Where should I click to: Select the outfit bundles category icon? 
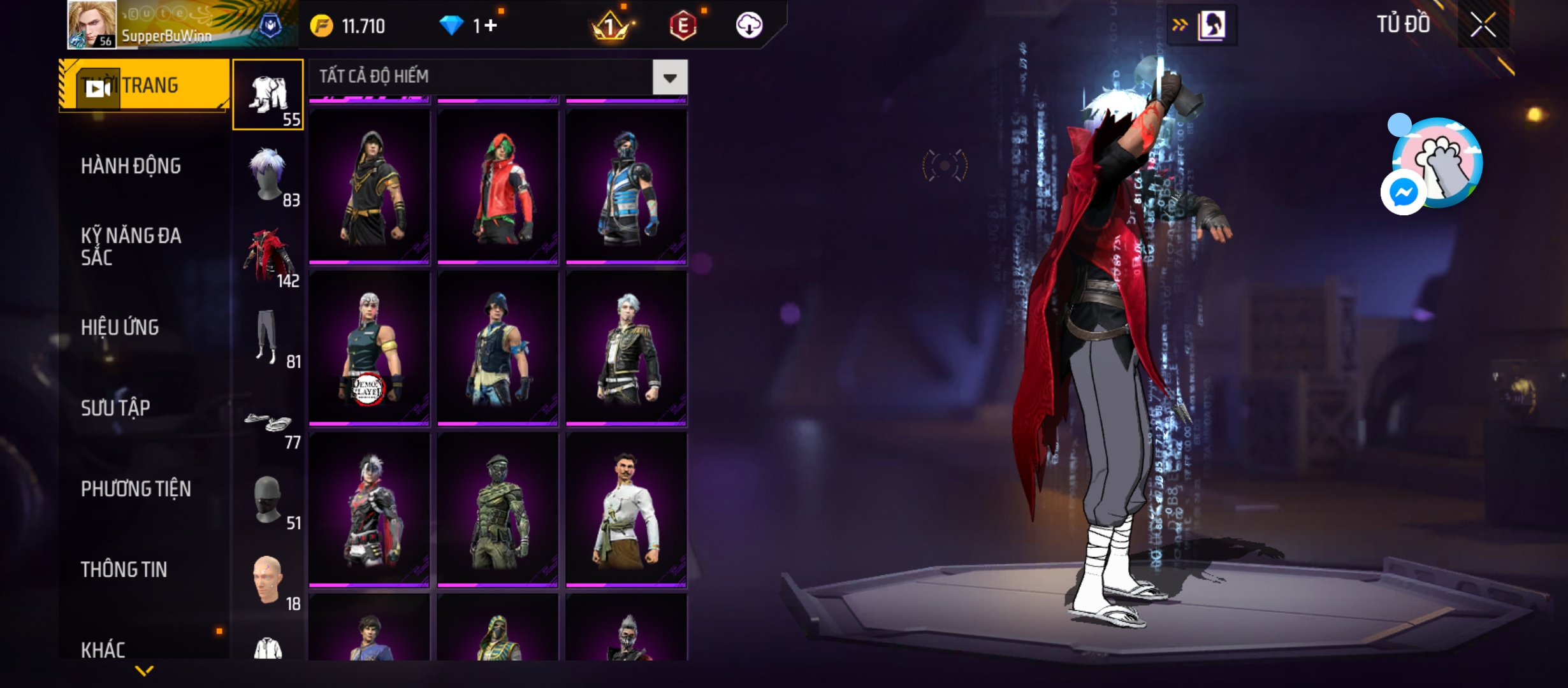(268, 96)
